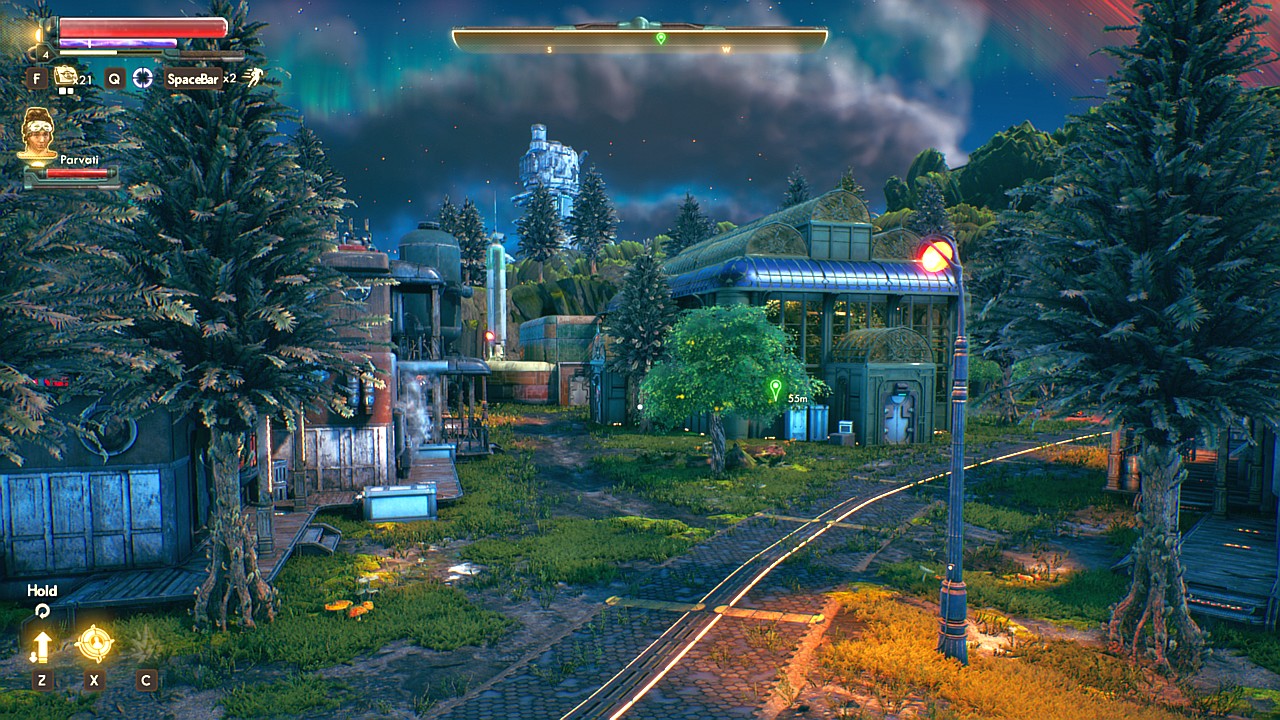Trigger the running-figure dodge icon
Image resolution: width=1280 pixels, height=720 pixels.
(x=254, y=77)
